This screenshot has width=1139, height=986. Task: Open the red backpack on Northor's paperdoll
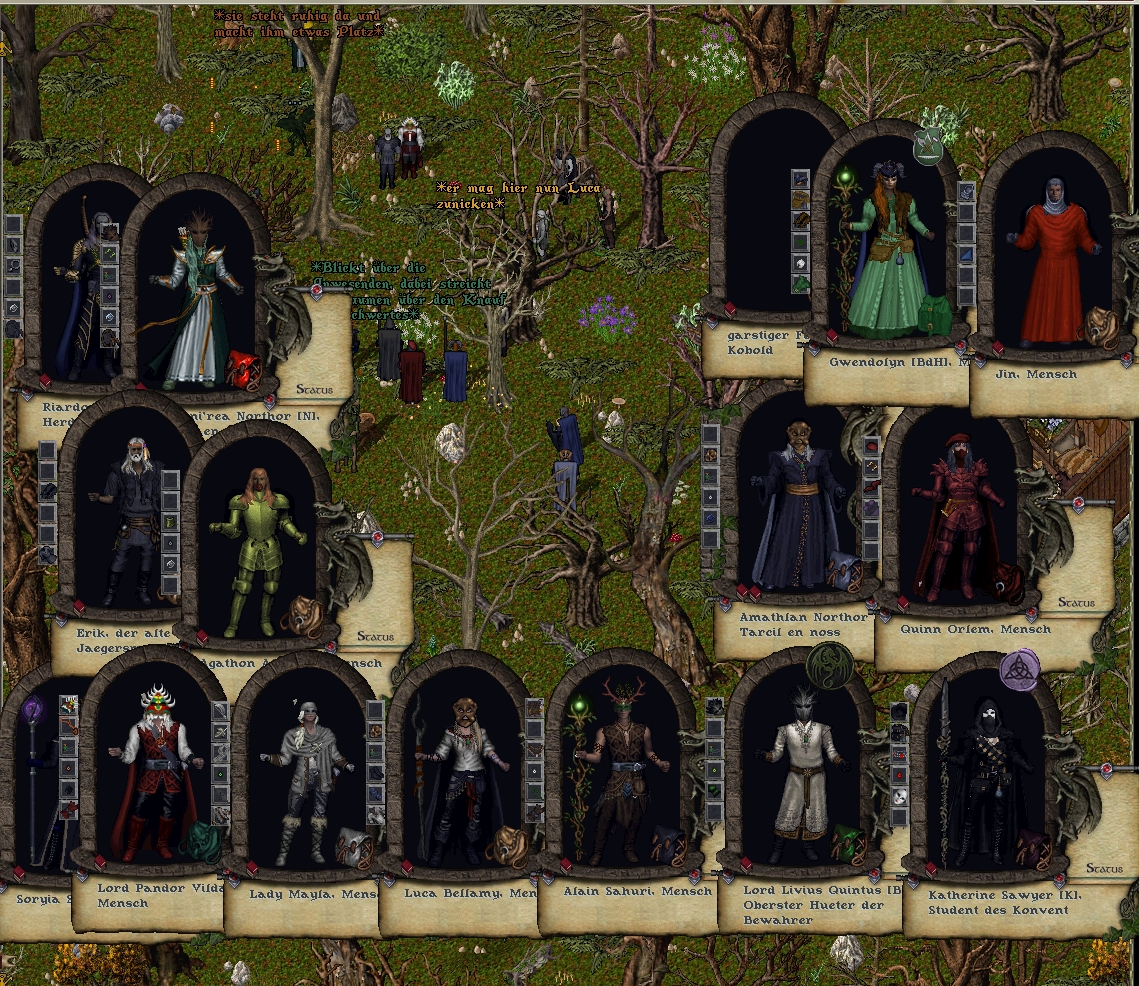(244, 370)
